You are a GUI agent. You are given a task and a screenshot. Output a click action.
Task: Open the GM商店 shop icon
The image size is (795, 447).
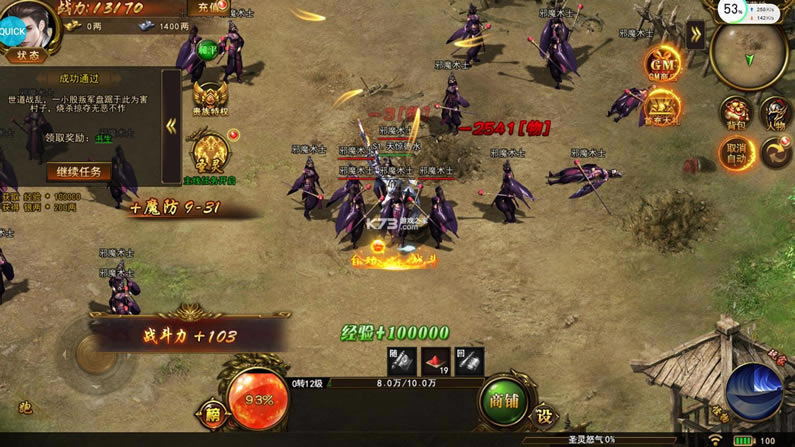click(662, 66)
